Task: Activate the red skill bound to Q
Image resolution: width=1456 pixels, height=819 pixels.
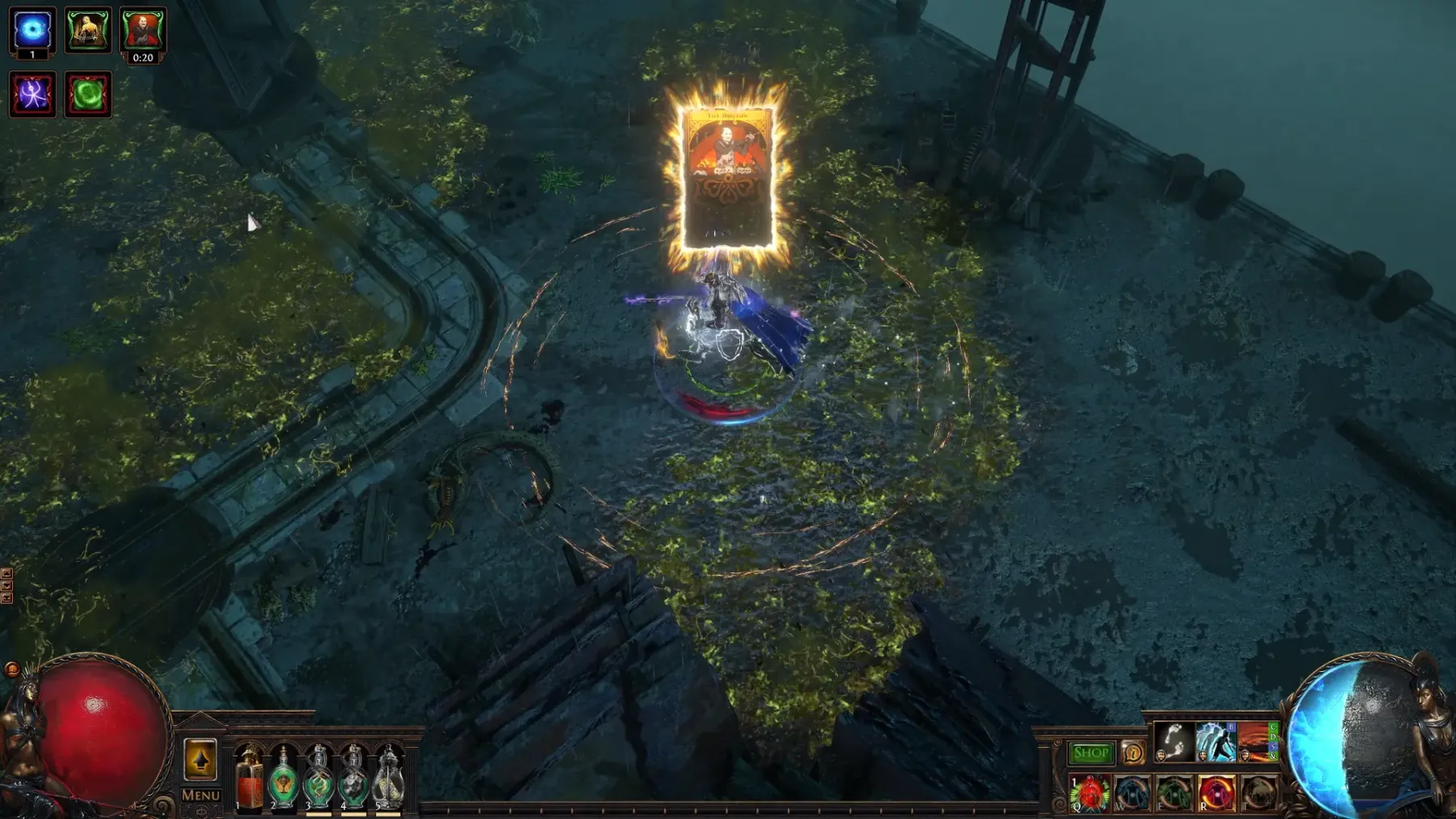Action: (x=1090, y=793)
